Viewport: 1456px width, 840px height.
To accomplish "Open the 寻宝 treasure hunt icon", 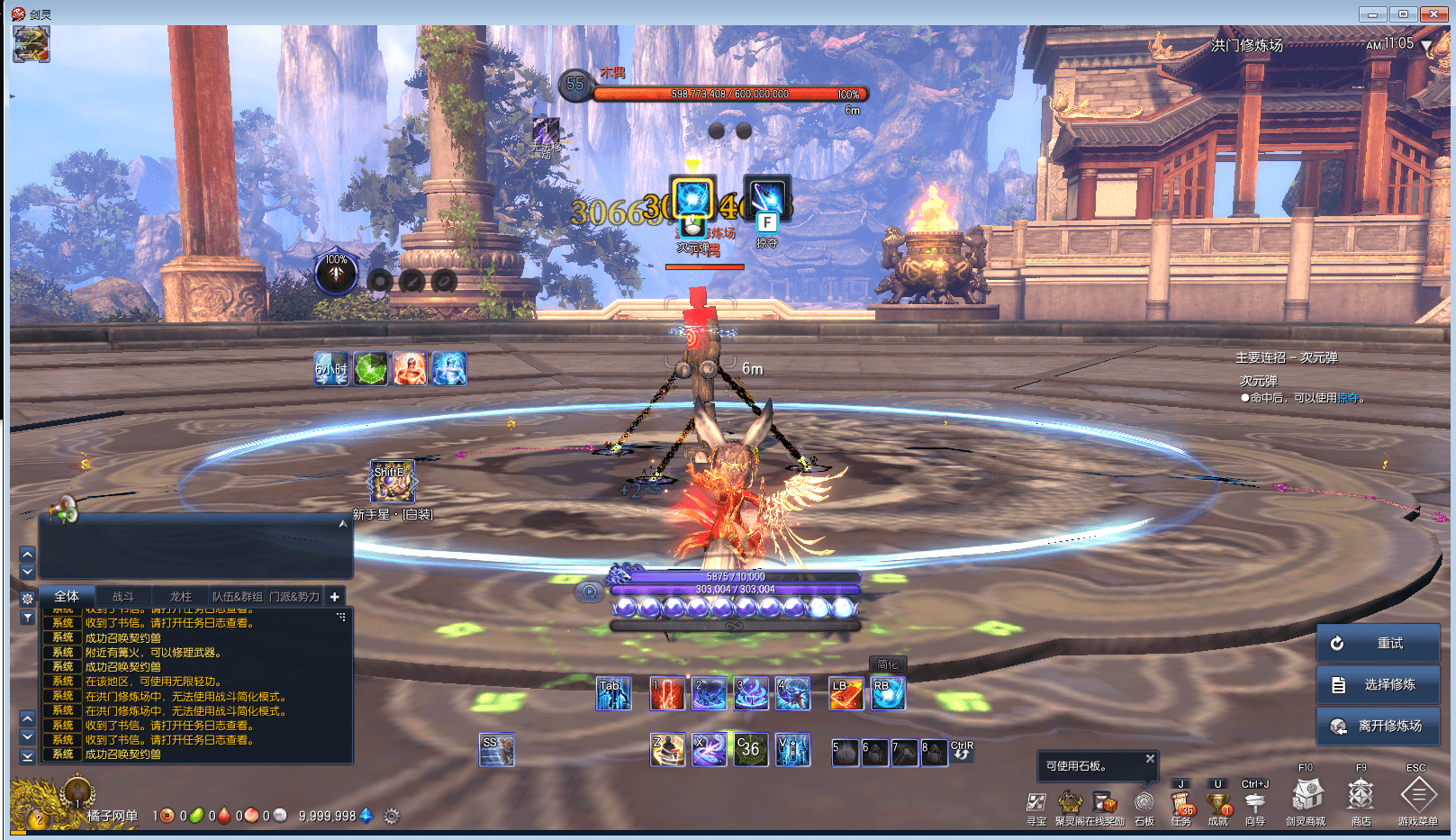I will pyautogui.click(x=1036, y=802).
